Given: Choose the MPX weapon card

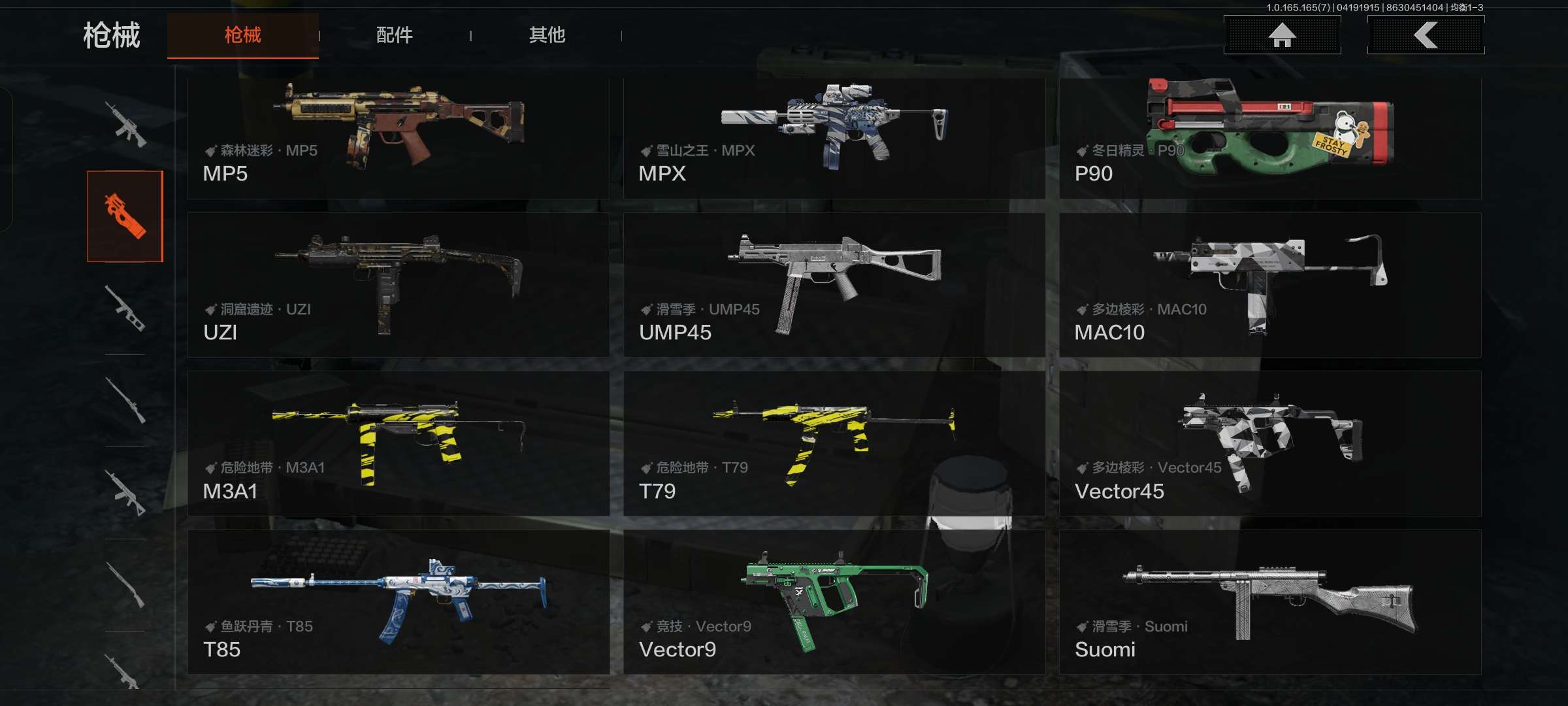Looking at the screenshot, I should point(834,139).
